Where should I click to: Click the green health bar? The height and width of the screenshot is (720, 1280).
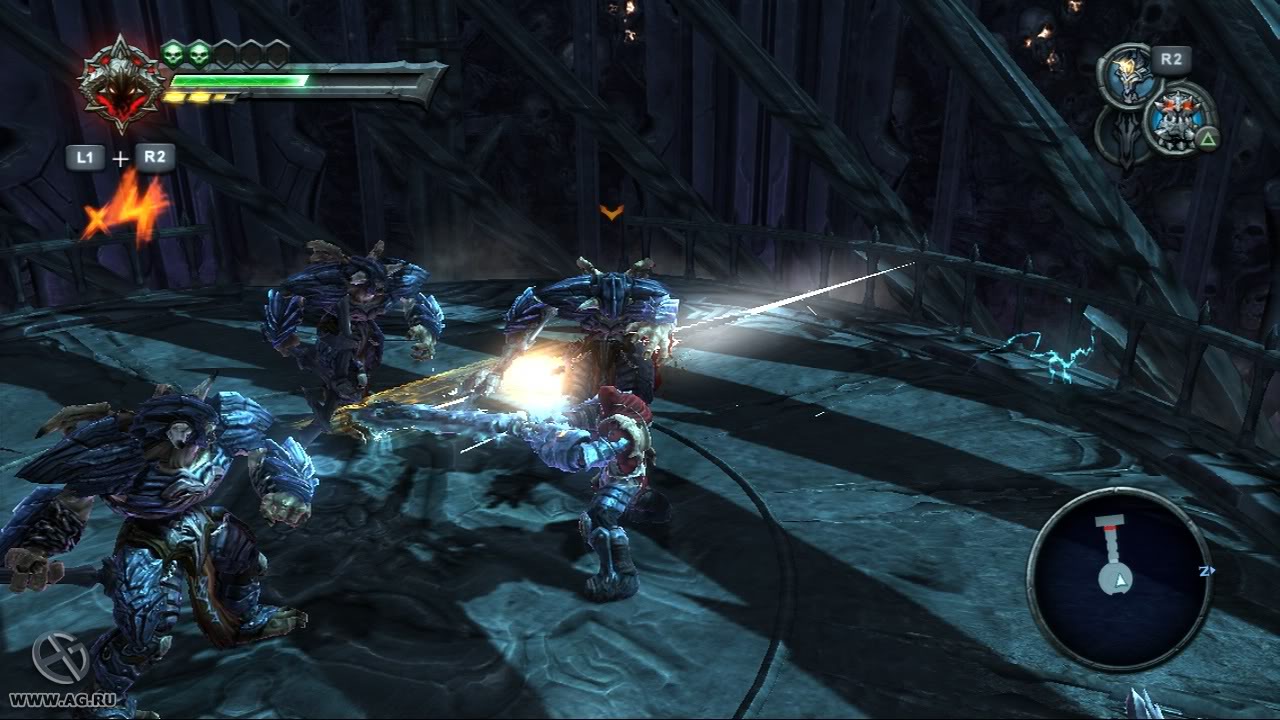point(238,81)
